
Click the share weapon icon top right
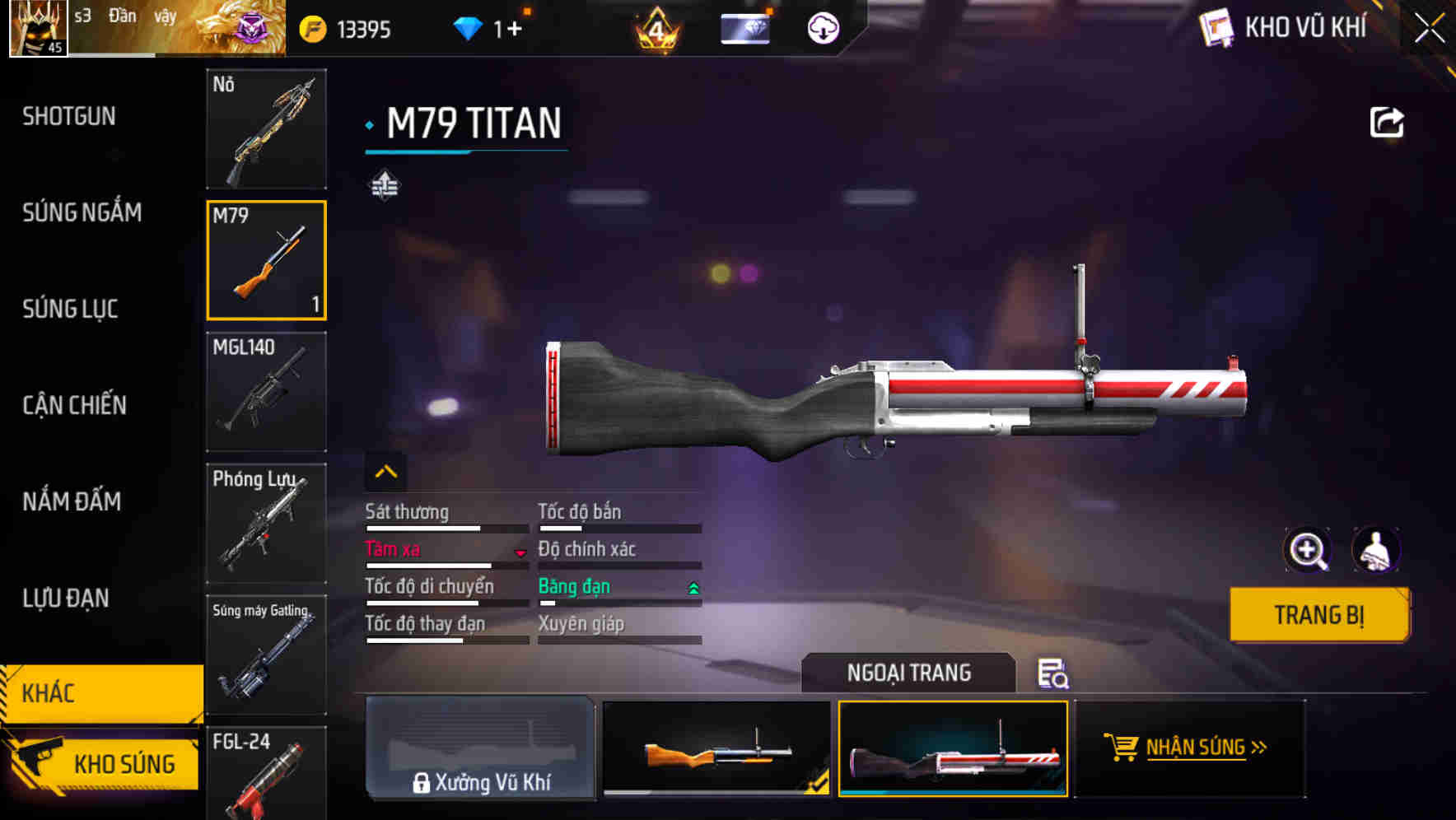(1388, 121)
